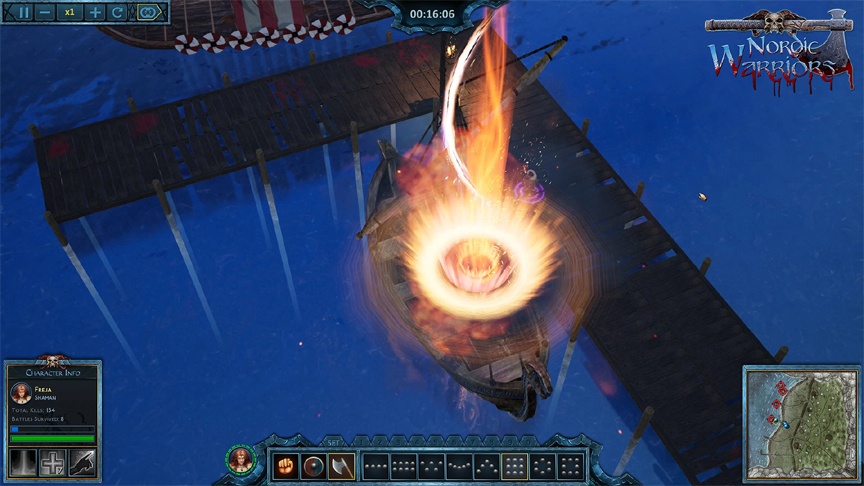Reset game speed with the circular arrow
The image size is (864, 486).
(x=117, y=13)
